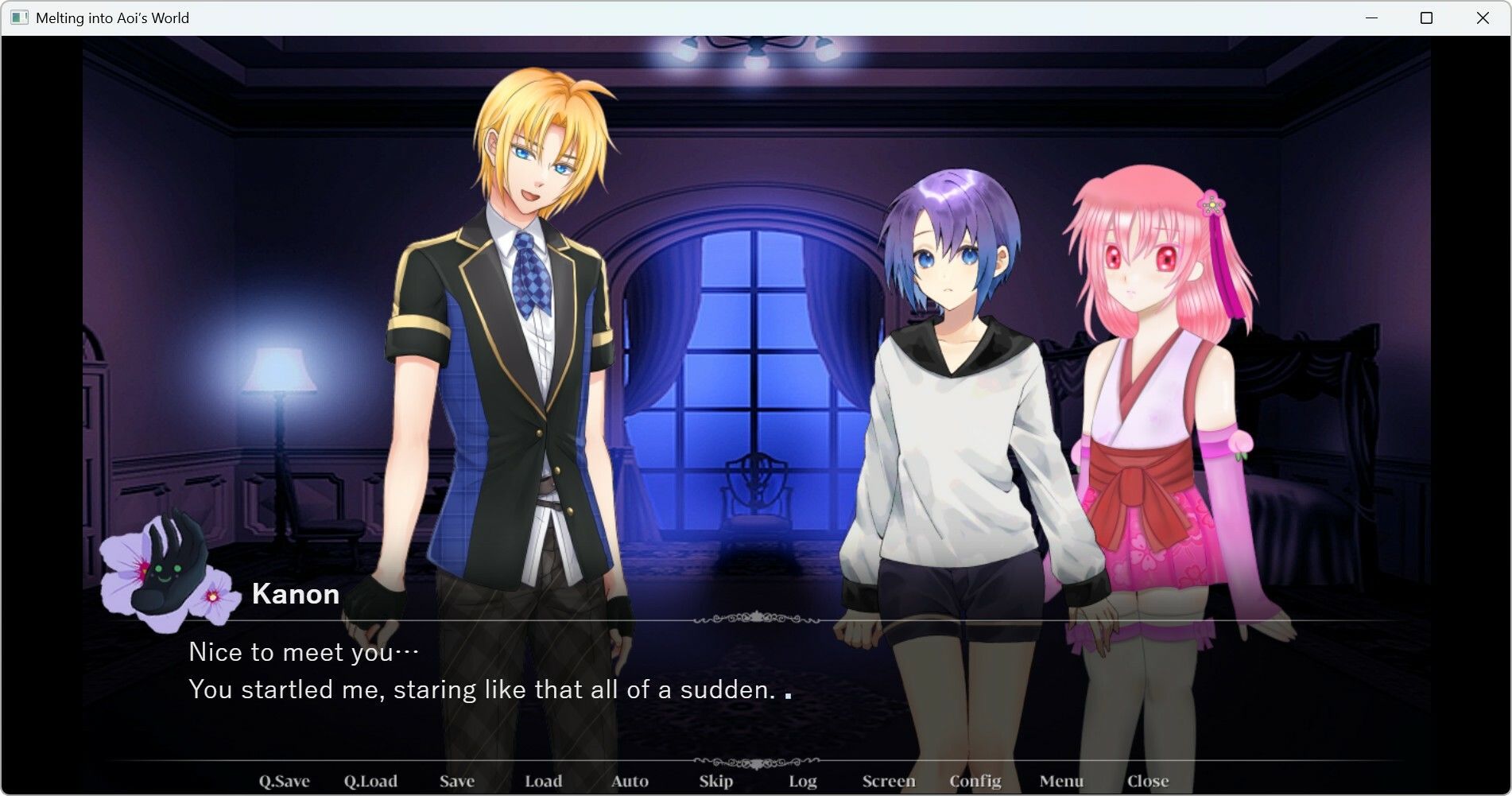Screen dimensions: 1512x796
Task: Open the Config settings menu
Action: (976, 780)
